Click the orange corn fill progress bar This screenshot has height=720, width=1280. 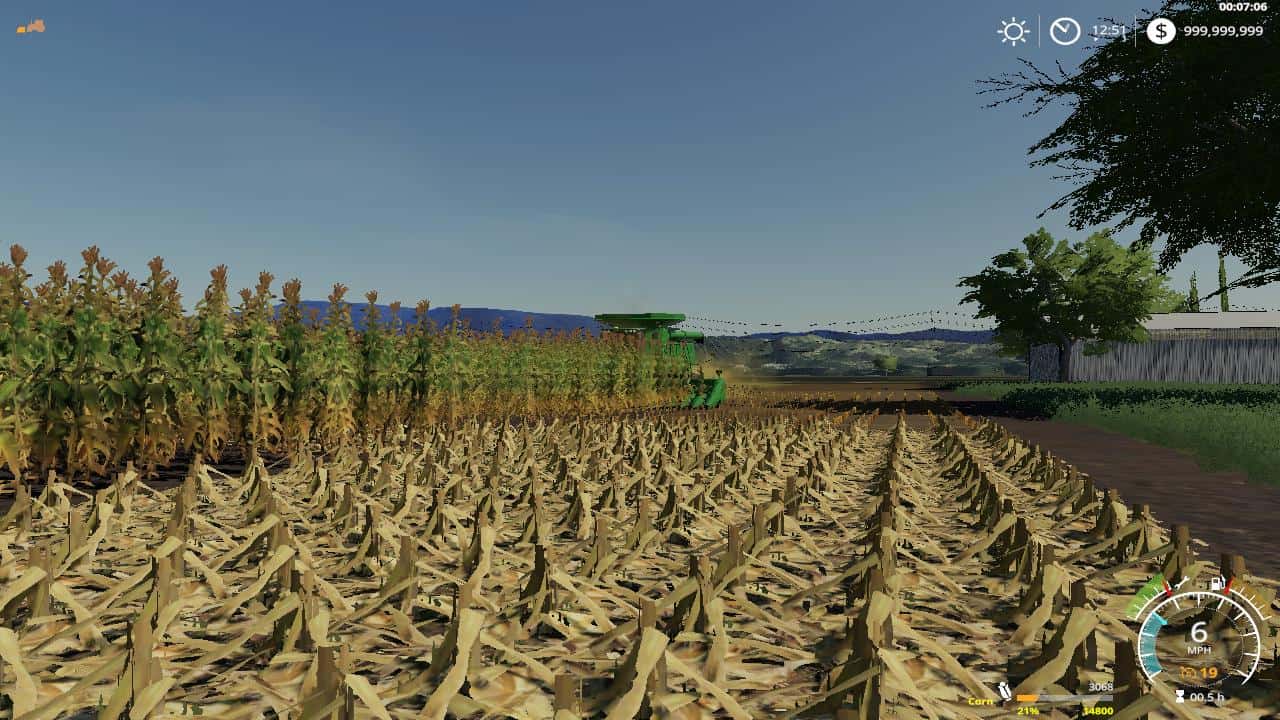[x=1027, y=698]
